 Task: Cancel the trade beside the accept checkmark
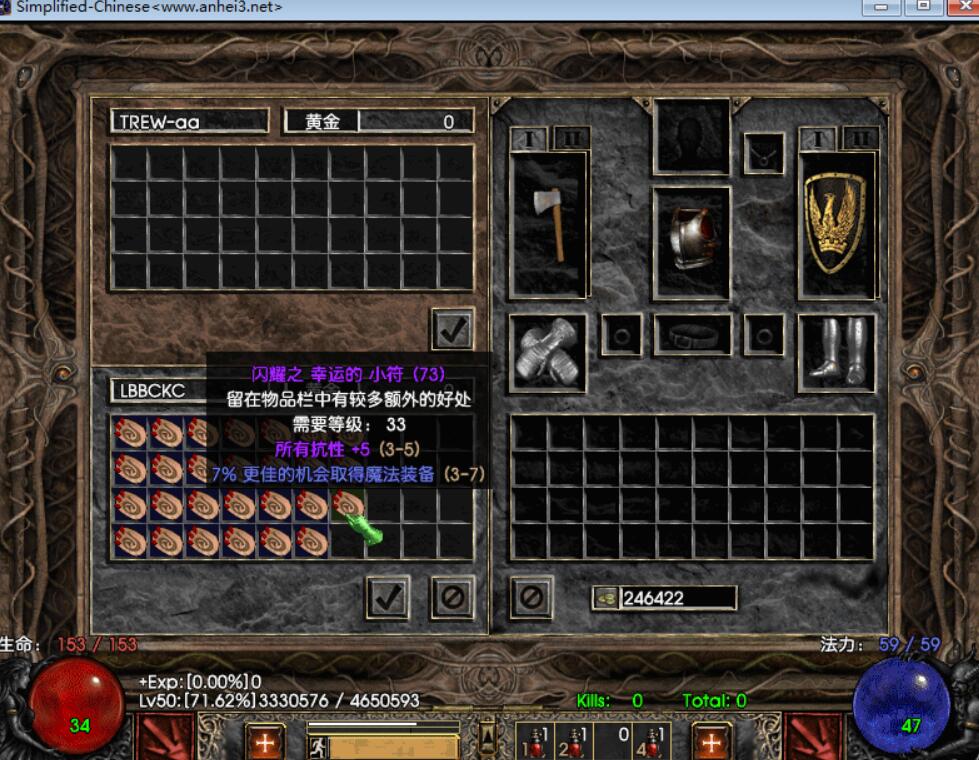coord(452,597)
